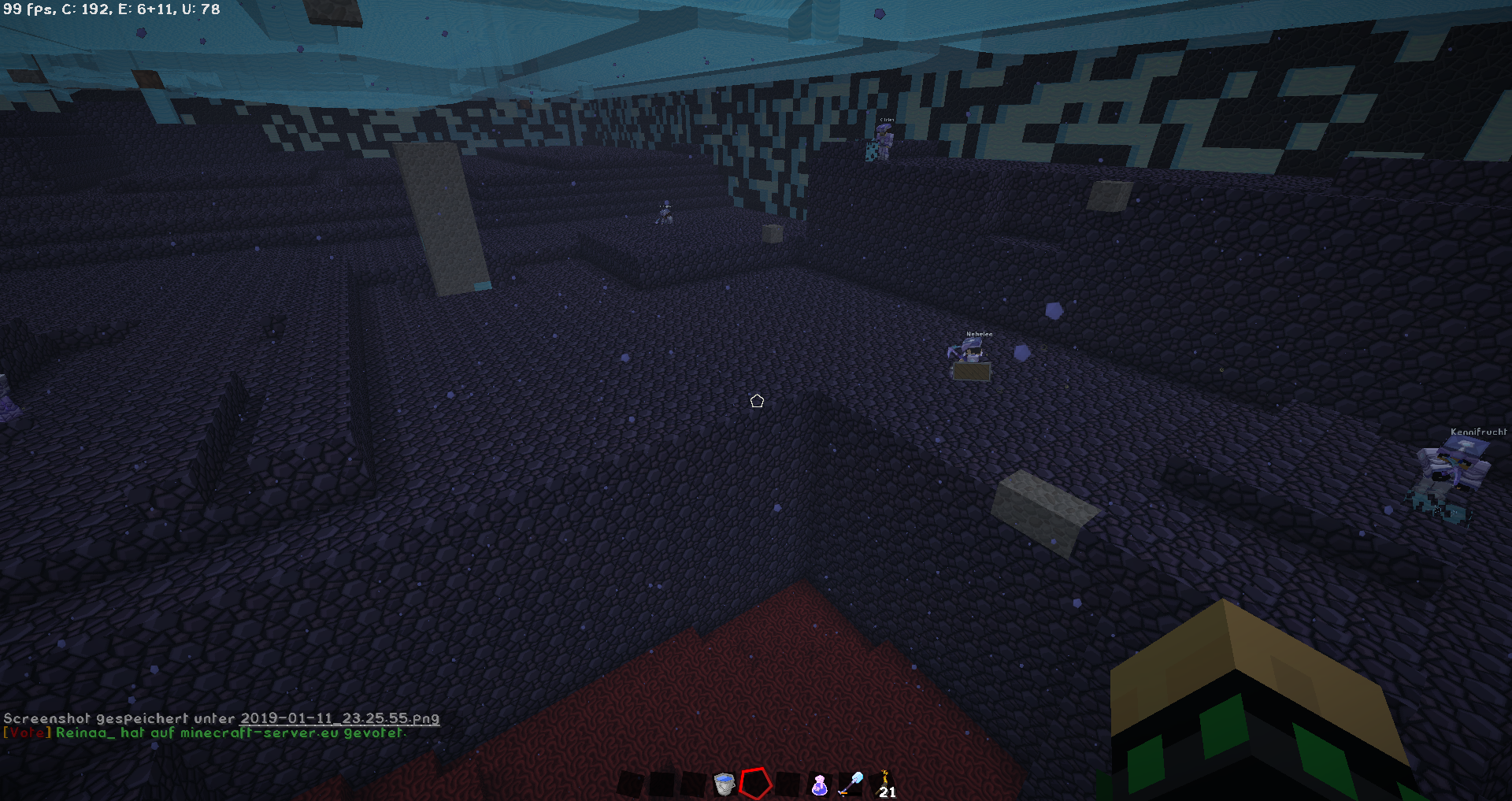Select the torch stack of 21
Image resolution: width=1512 pixels, height=801 pixels.
[885, 784]
